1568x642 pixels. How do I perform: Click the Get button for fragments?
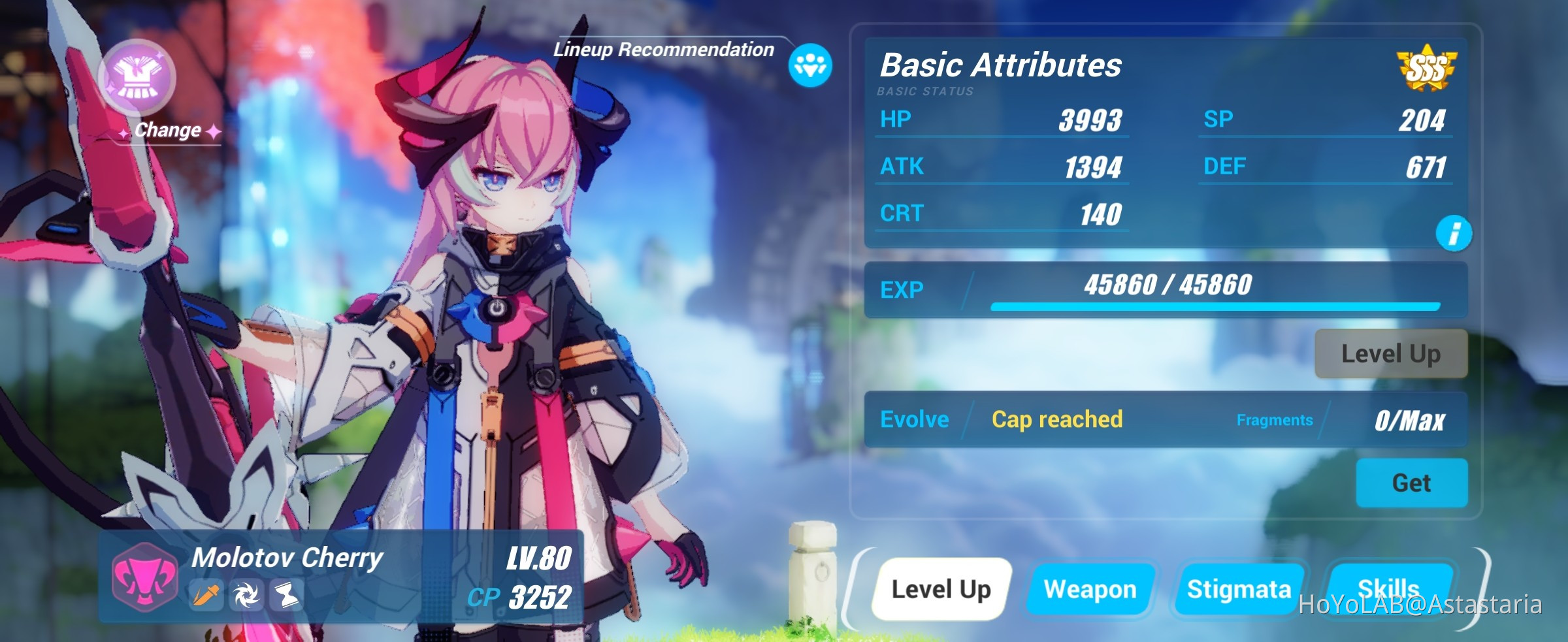[1412, 483]
